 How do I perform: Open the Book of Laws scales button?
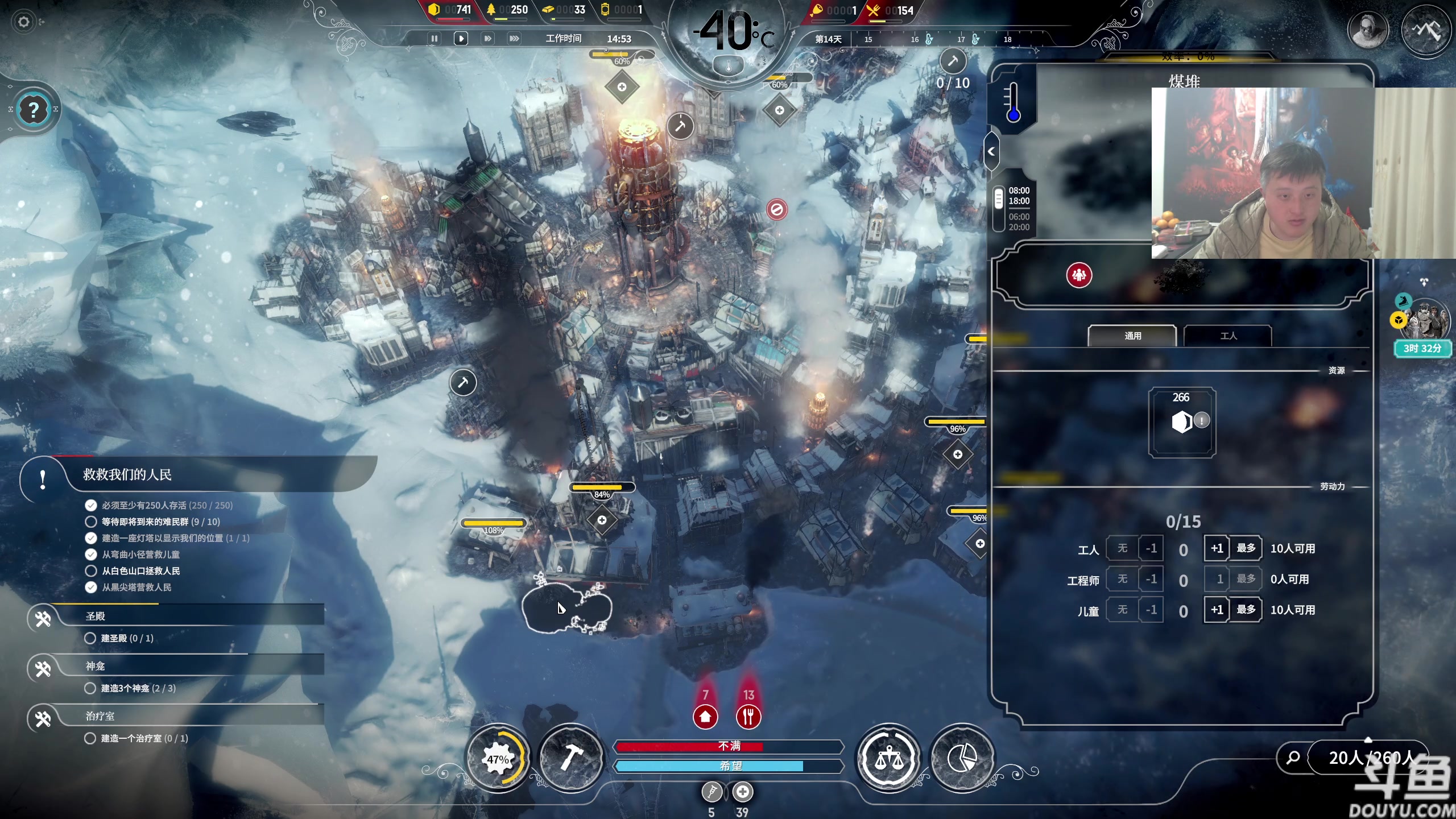[x=888, y=758]
